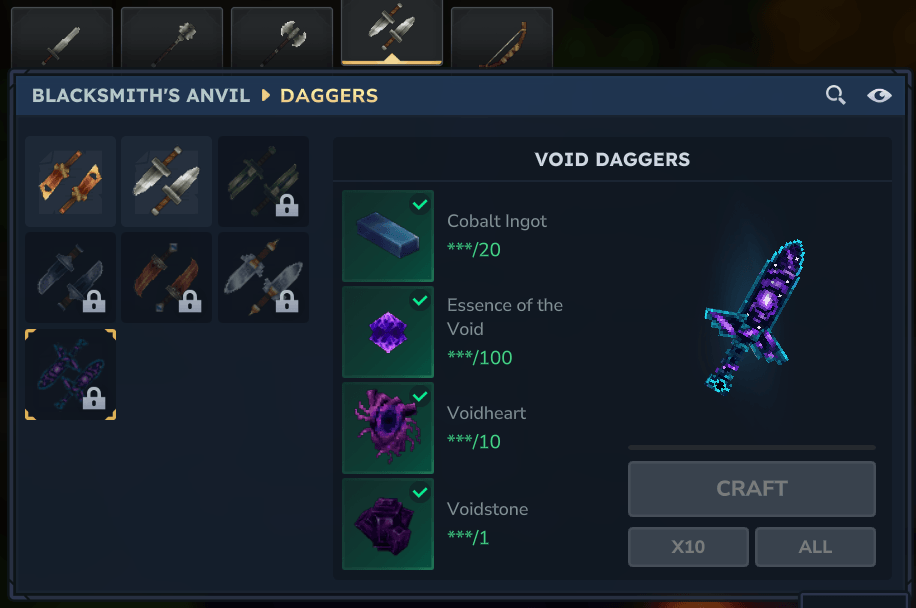Viewport: 916px width, 608px height.
Task: Select the orange copper daggers recipe
Action: click(70, 182)
